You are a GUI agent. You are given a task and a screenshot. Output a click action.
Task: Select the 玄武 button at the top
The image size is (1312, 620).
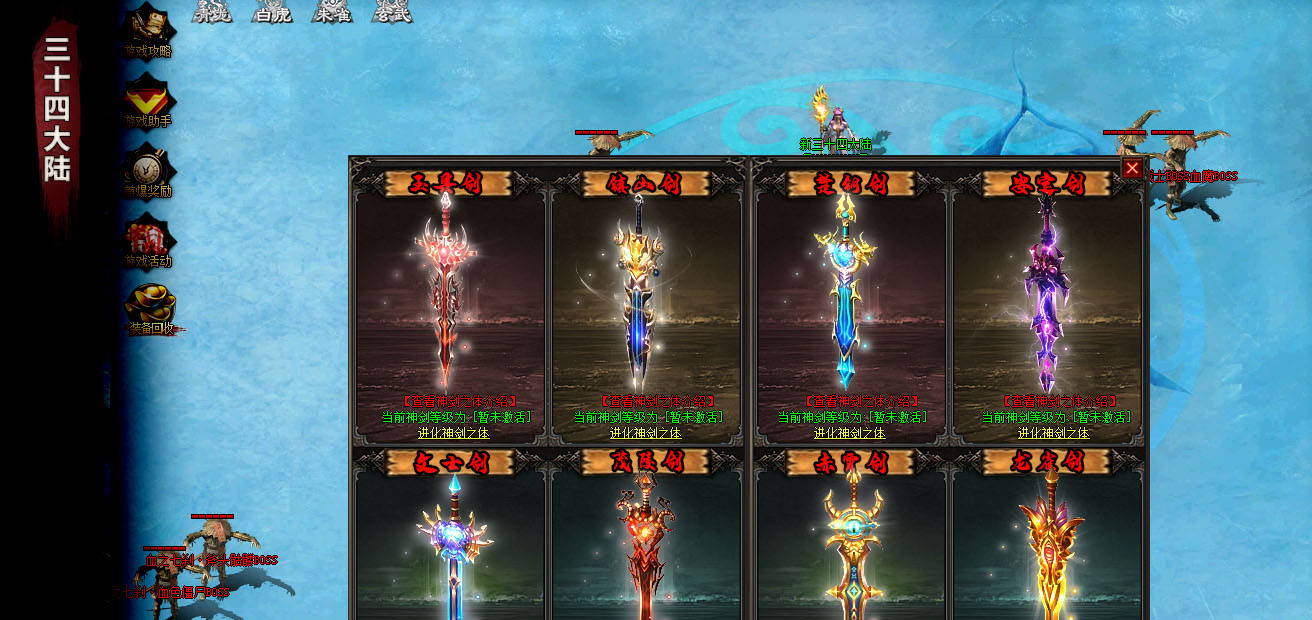tap(391, 12)
